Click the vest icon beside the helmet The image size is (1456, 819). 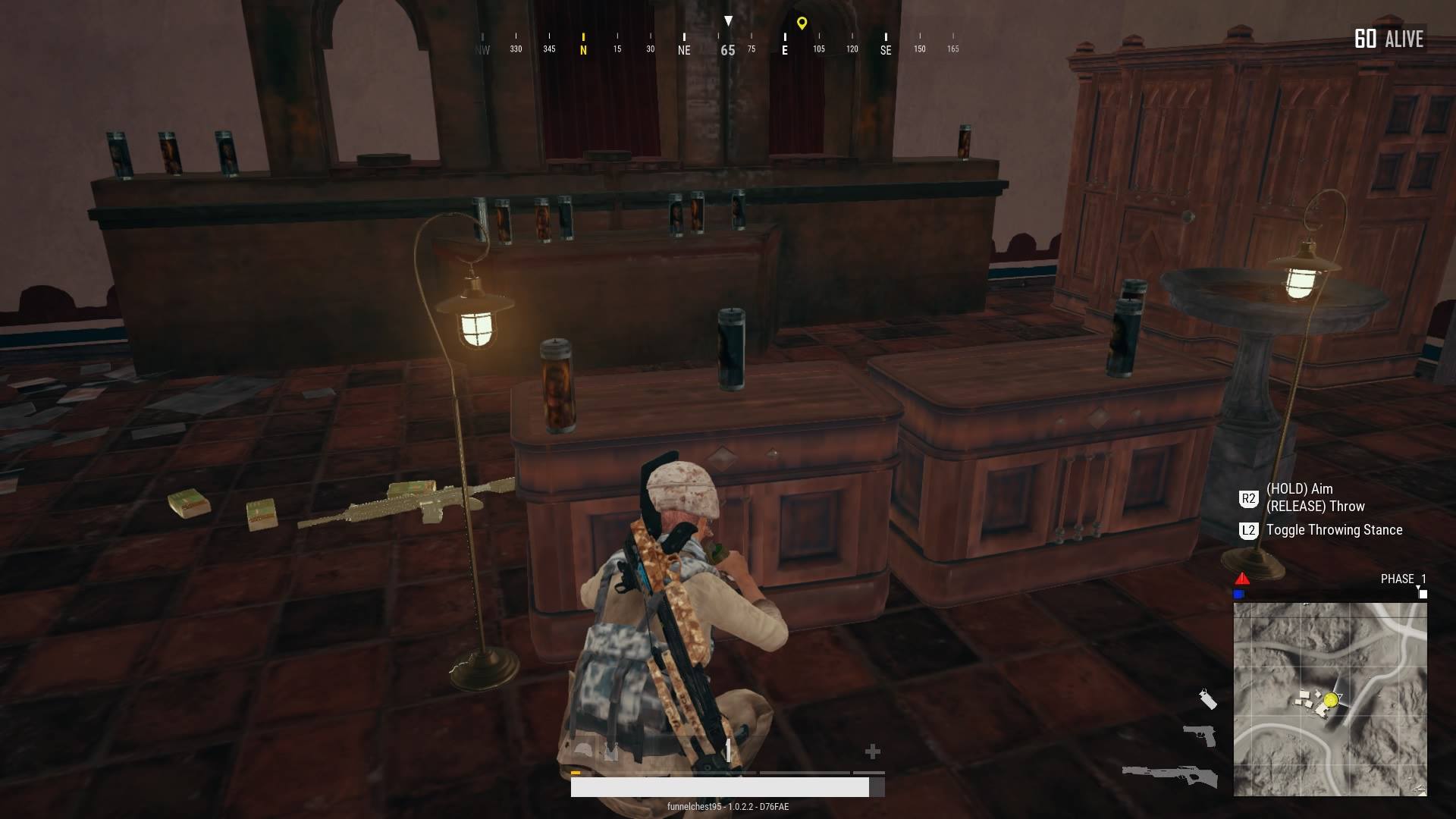coord(611,750)
